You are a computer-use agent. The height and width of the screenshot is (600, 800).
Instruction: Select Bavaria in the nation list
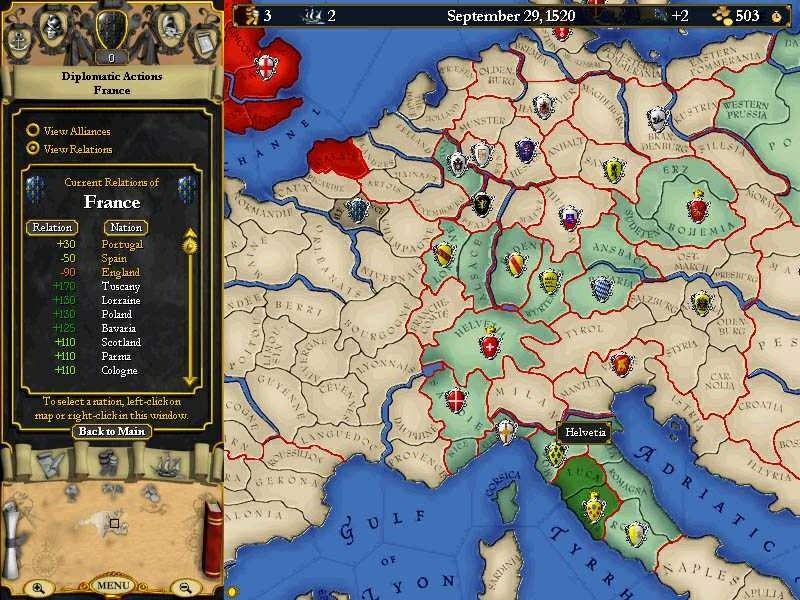pos(119,328)
